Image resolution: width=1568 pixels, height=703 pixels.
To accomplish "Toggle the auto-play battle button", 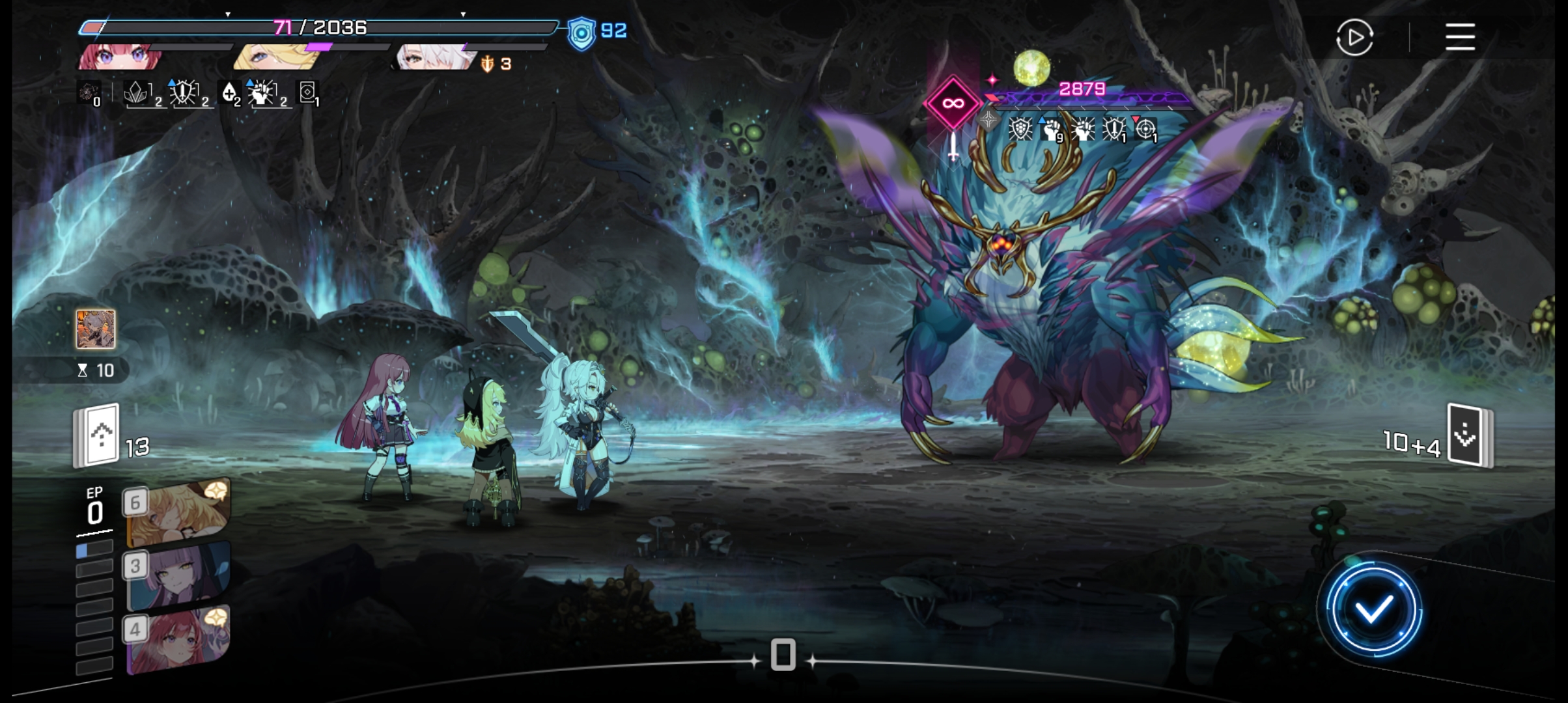I will (1354, 37).
